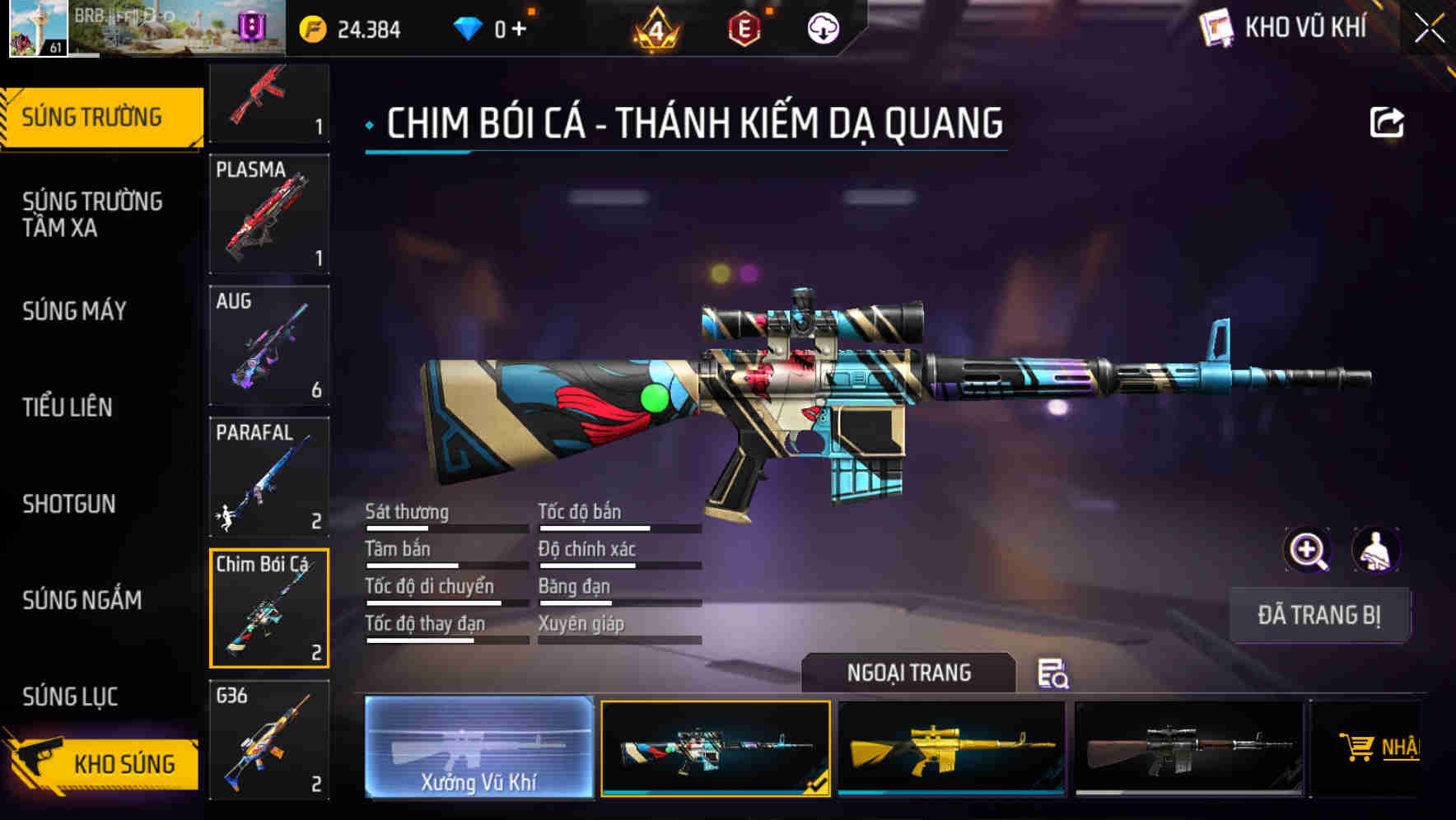Screen dimensions: 1456x820
Task: Open Xưởng Vũ Khí
Action: click(479, 749)
